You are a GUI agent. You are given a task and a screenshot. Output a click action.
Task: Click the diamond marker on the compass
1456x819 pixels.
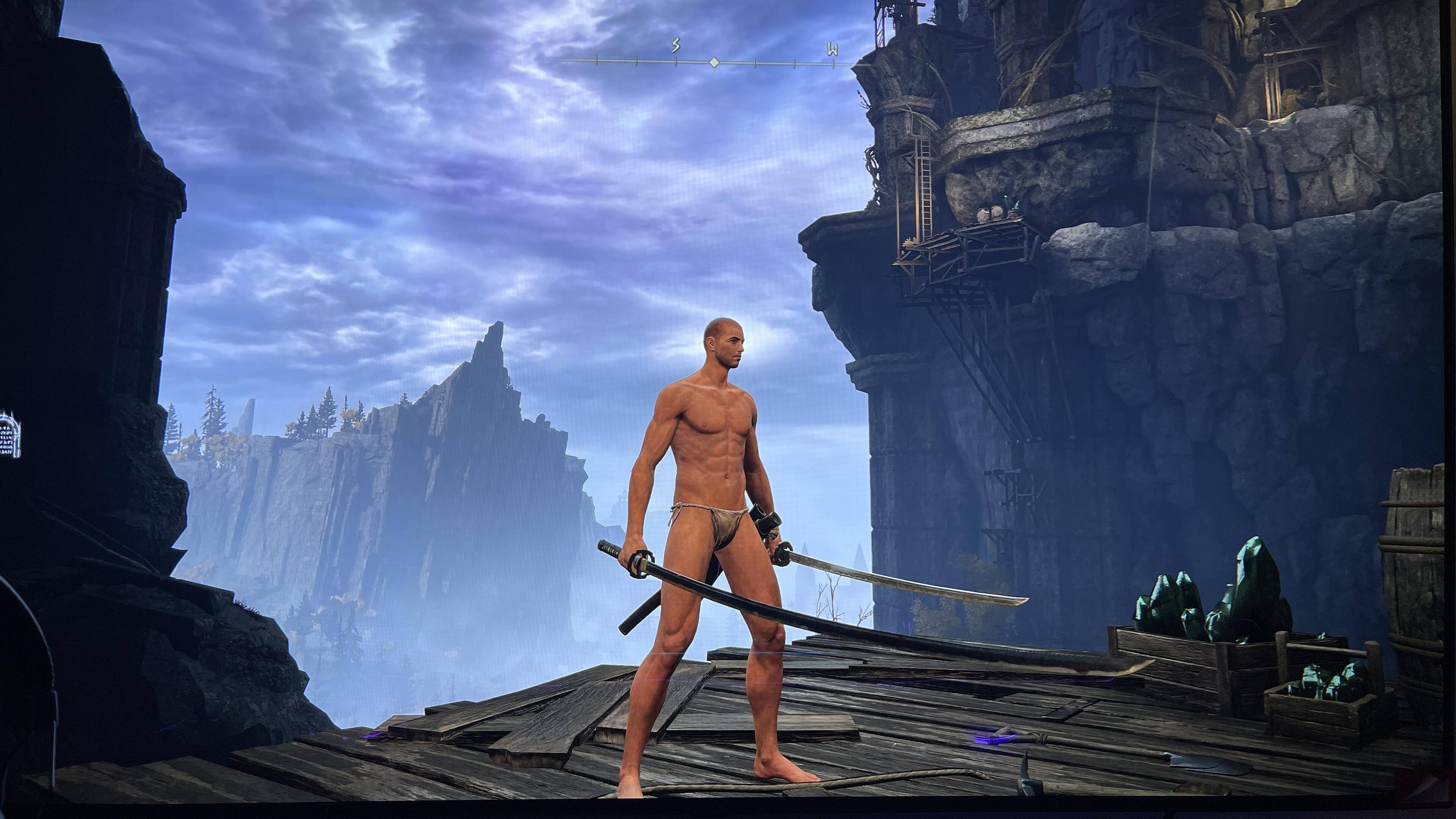point(714,61)
